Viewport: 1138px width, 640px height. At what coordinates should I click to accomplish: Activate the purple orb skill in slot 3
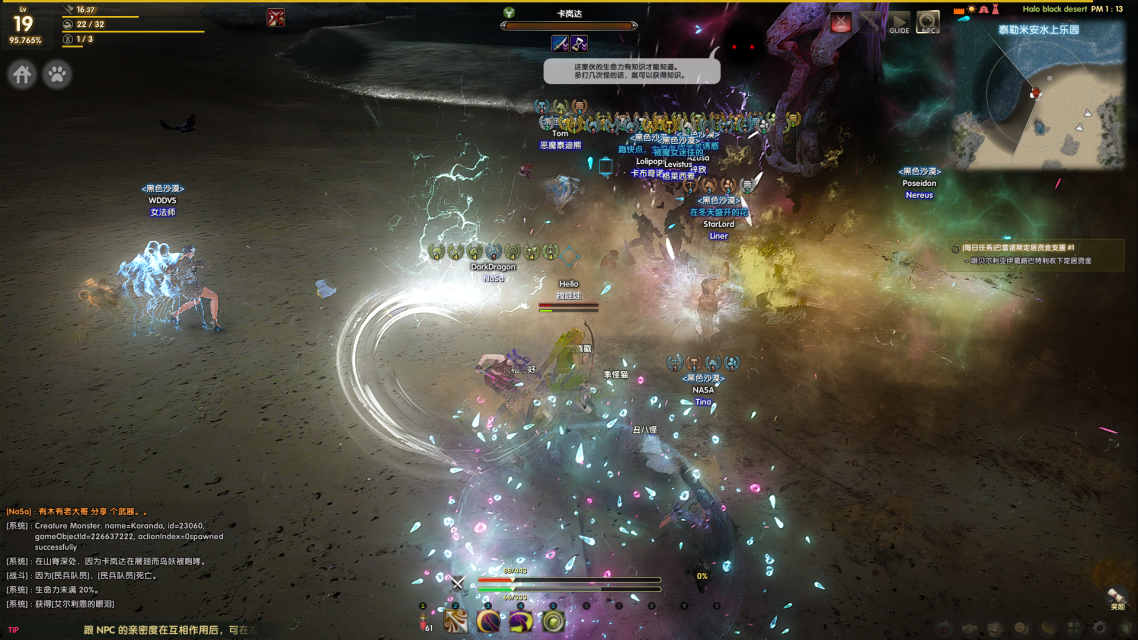(488, 621)
